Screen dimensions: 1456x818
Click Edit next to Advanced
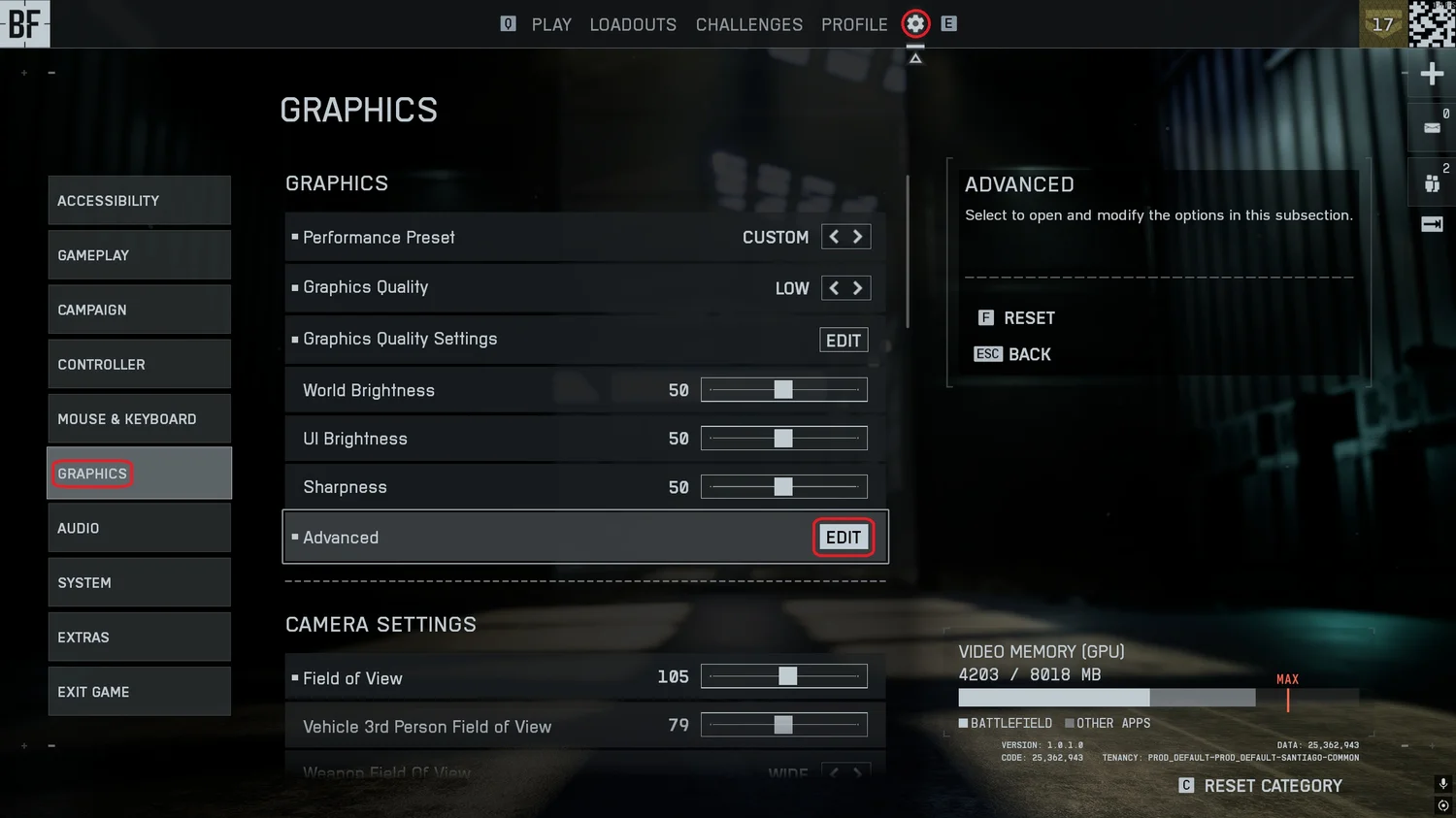tap(844, 538)
